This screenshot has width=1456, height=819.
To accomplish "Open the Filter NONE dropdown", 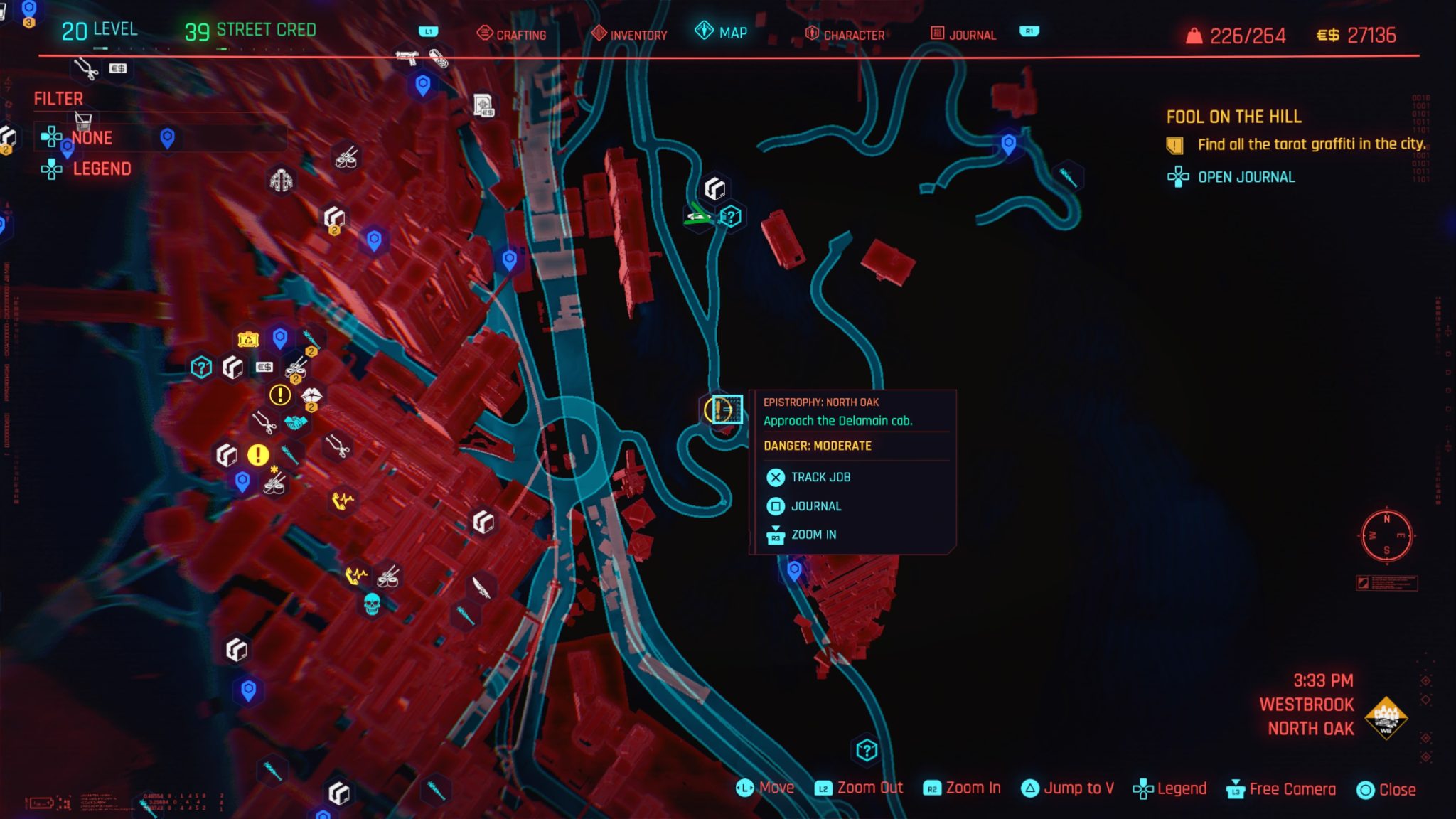I will point(91,138).
